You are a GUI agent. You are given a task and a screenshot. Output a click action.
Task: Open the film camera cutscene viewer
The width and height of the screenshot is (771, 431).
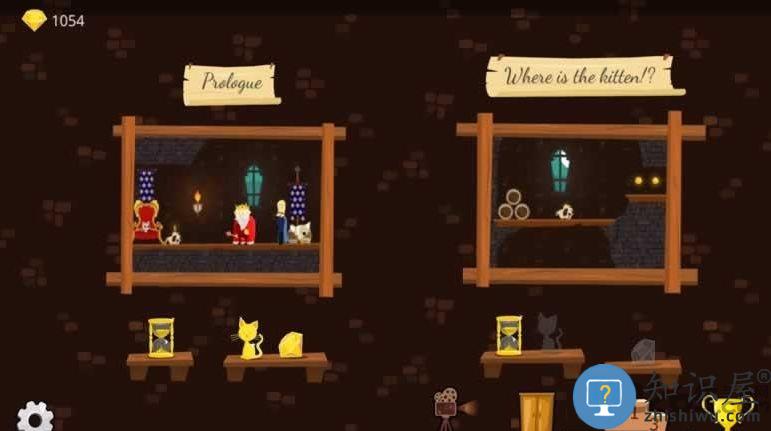448,405
